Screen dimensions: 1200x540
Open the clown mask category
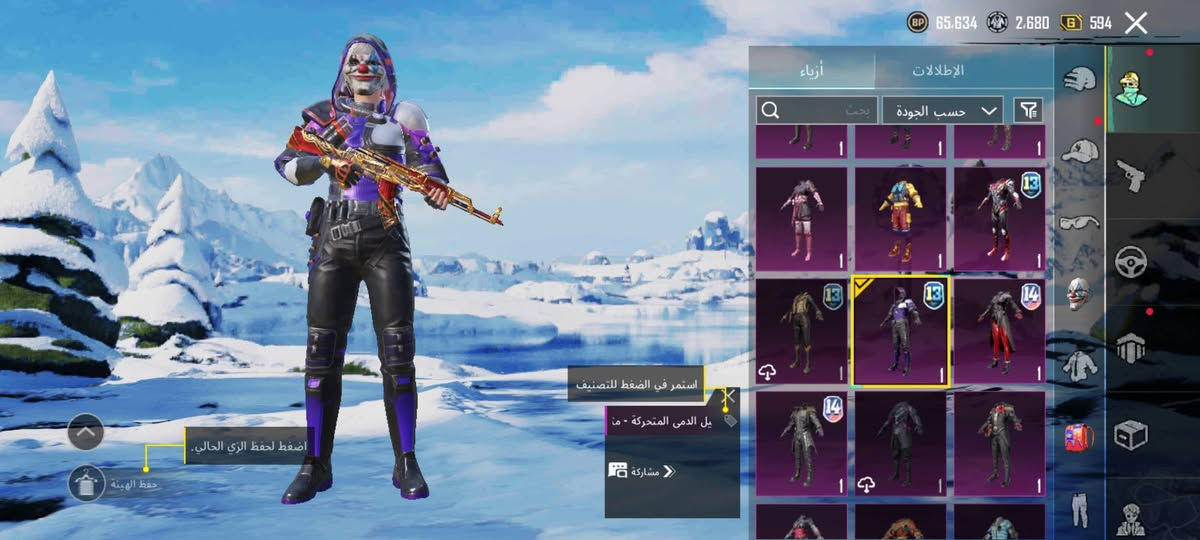click(1080, 294)
